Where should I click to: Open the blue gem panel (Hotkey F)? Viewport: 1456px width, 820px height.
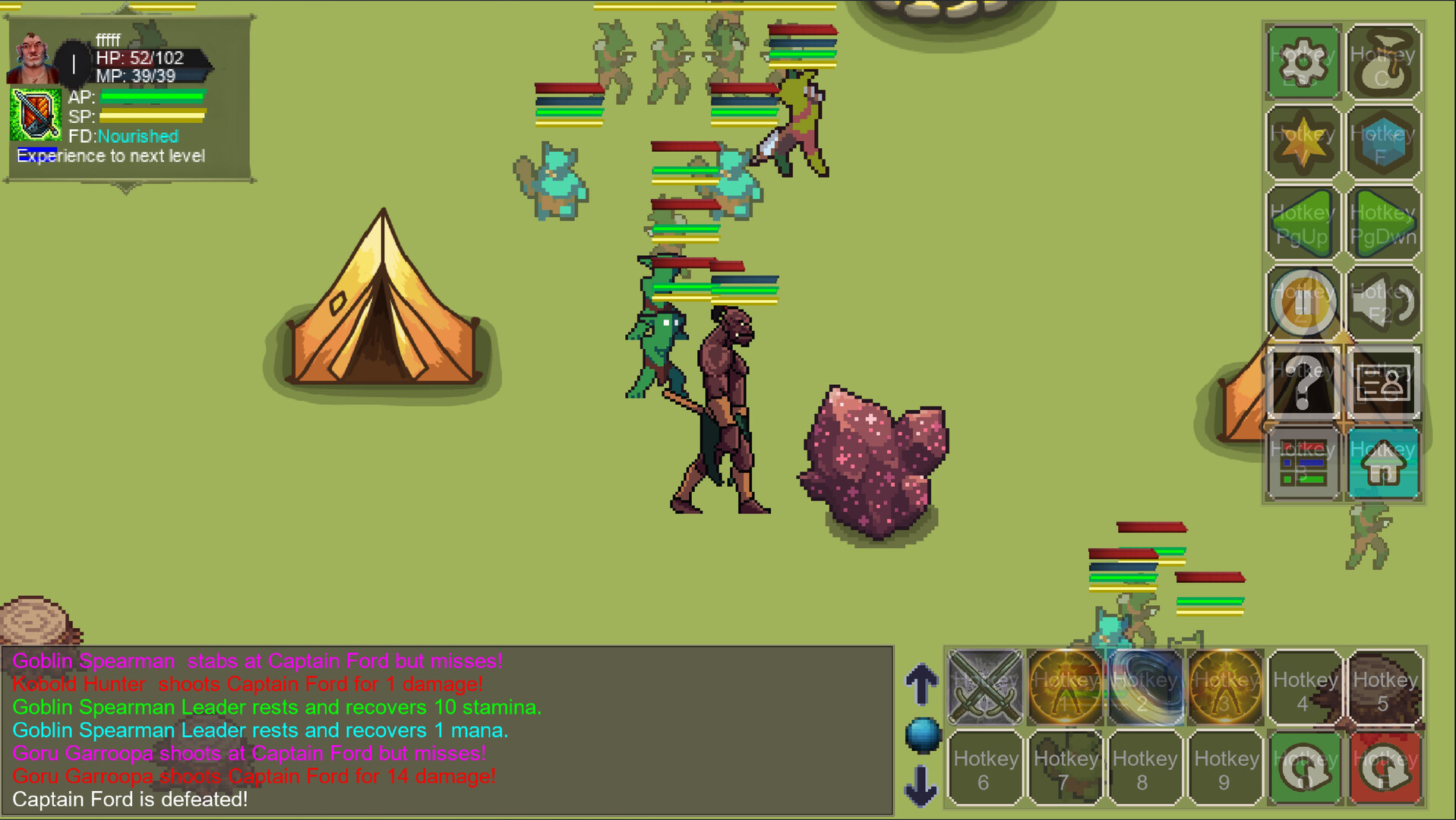(x=1384, y=143)
